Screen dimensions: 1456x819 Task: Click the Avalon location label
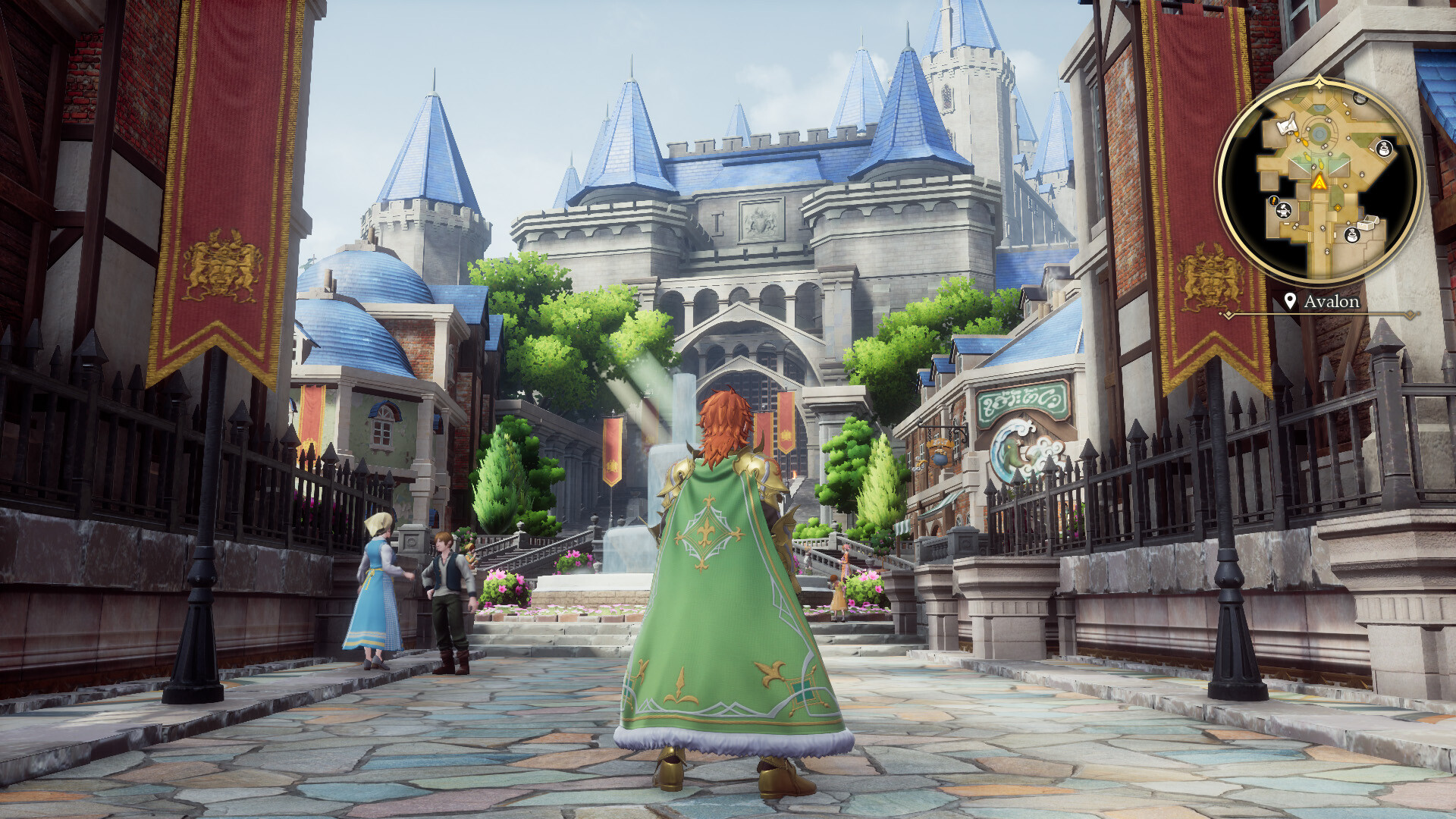click(1332, 302)
